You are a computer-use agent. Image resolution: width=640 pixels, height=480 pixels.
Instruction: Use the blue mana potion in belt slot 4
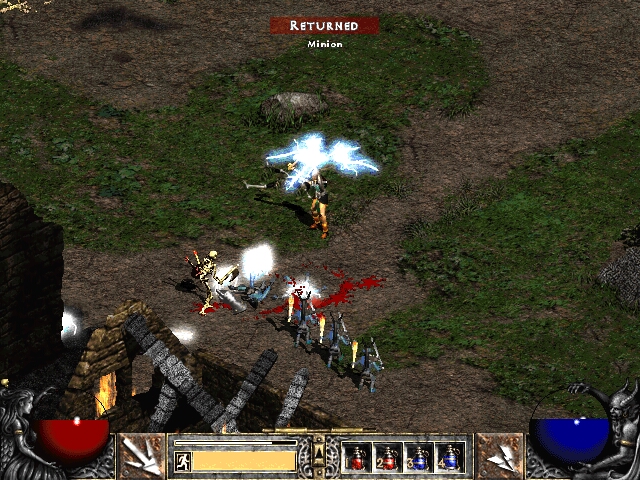pyautogui.click(x=449, y=457)
